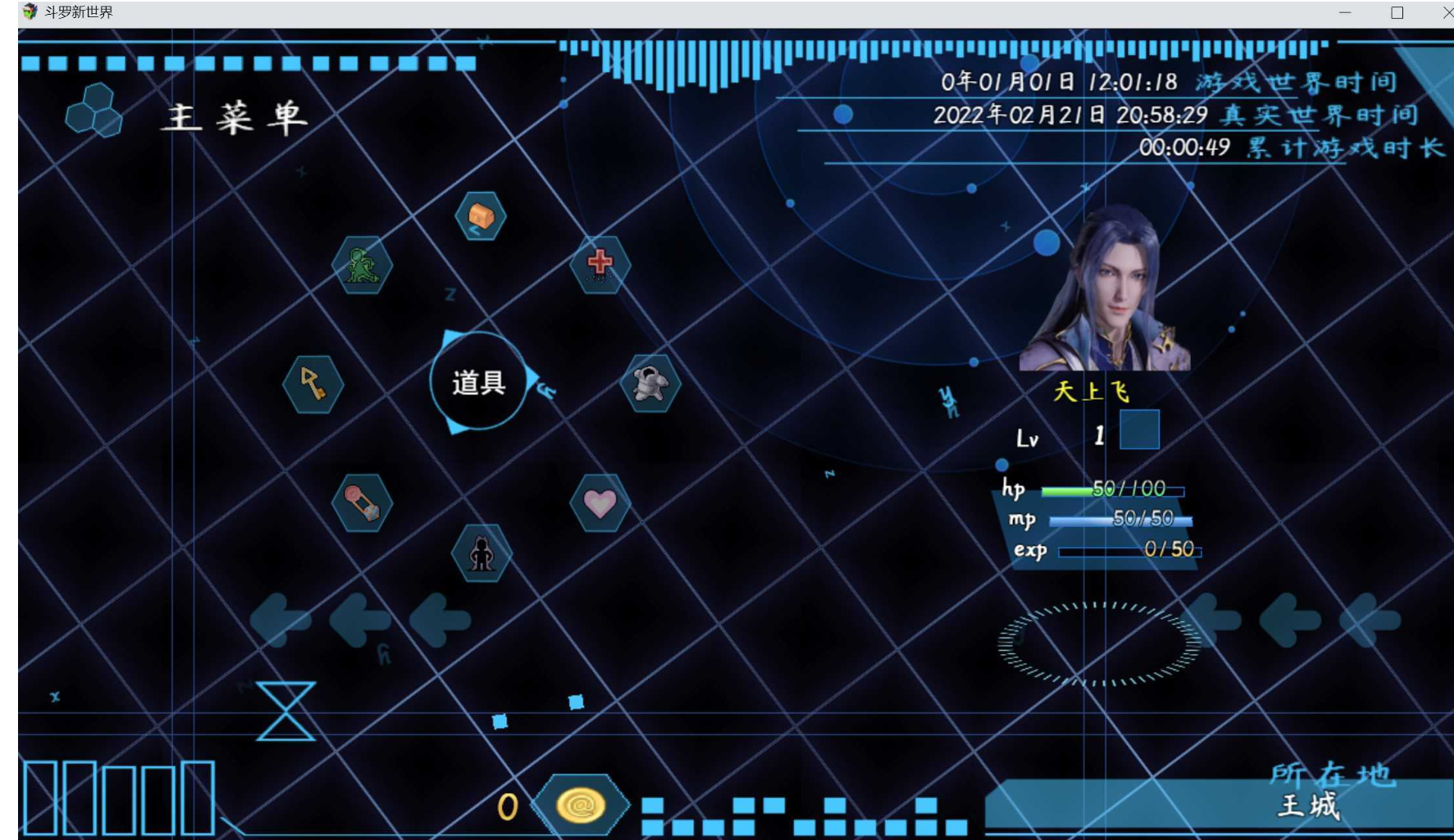This screenshot has width=1454, height=840.
Task: Open the golden key menu icon
Action: click(x=313, y=384)
